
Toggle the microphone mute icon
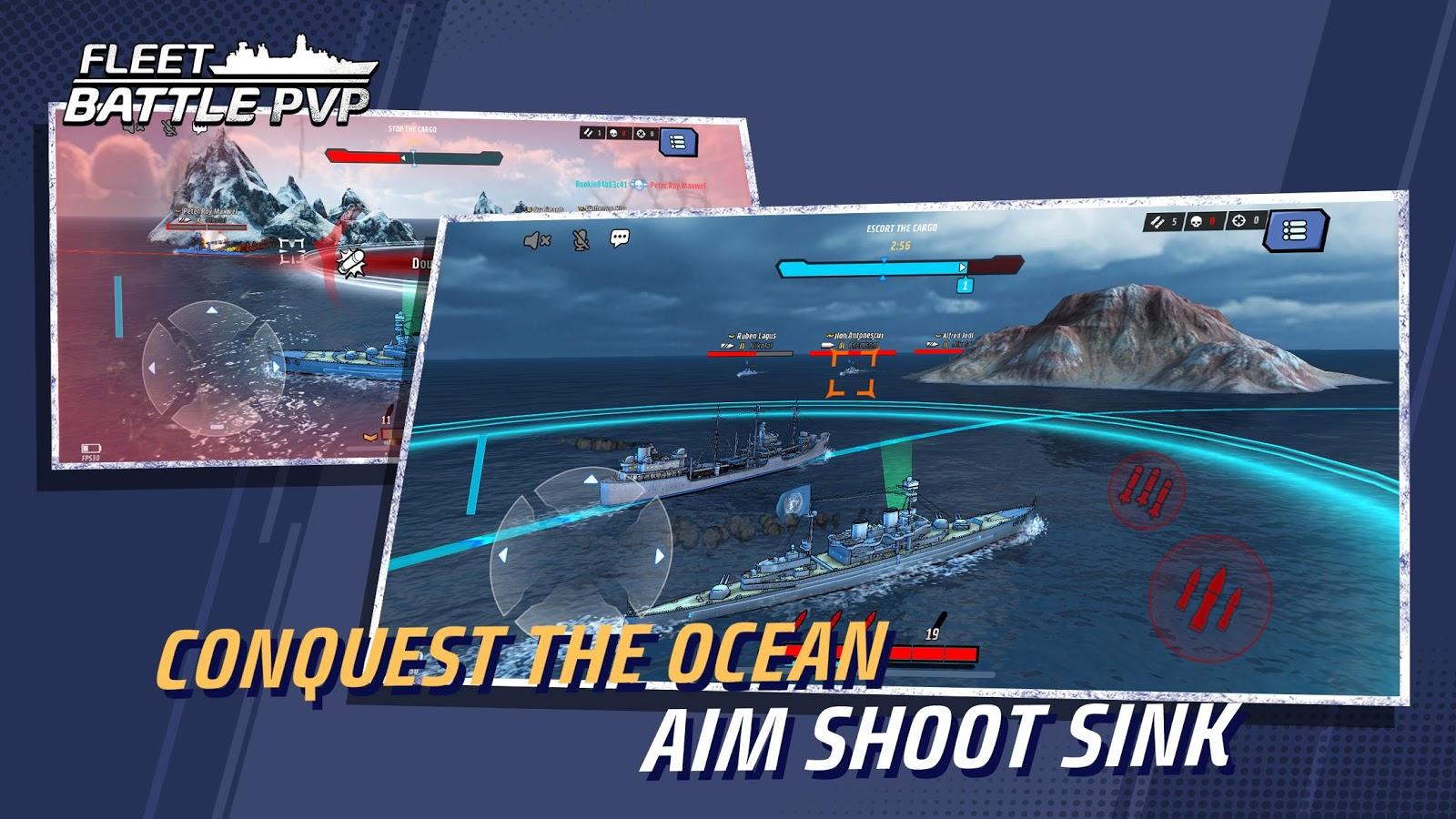(580, 239)
